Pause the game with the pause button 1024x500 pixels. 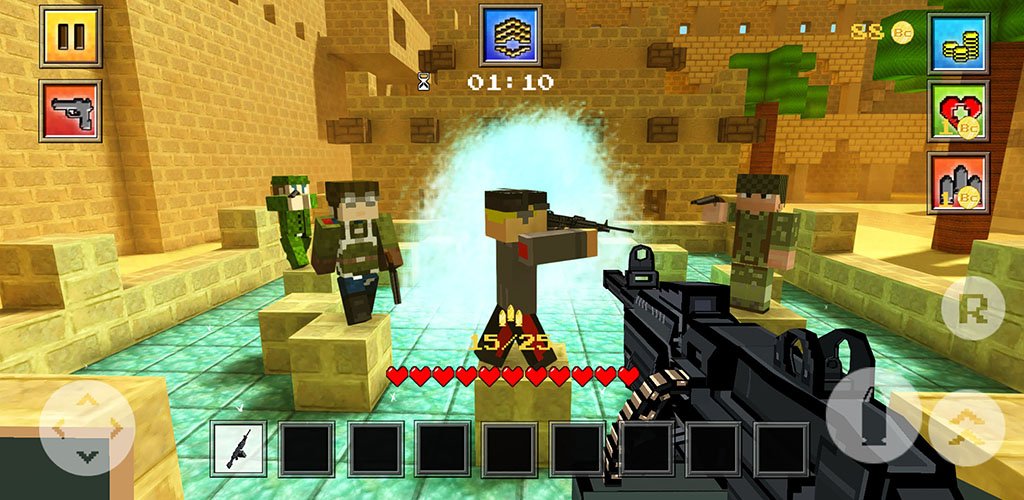coord(70,37)
